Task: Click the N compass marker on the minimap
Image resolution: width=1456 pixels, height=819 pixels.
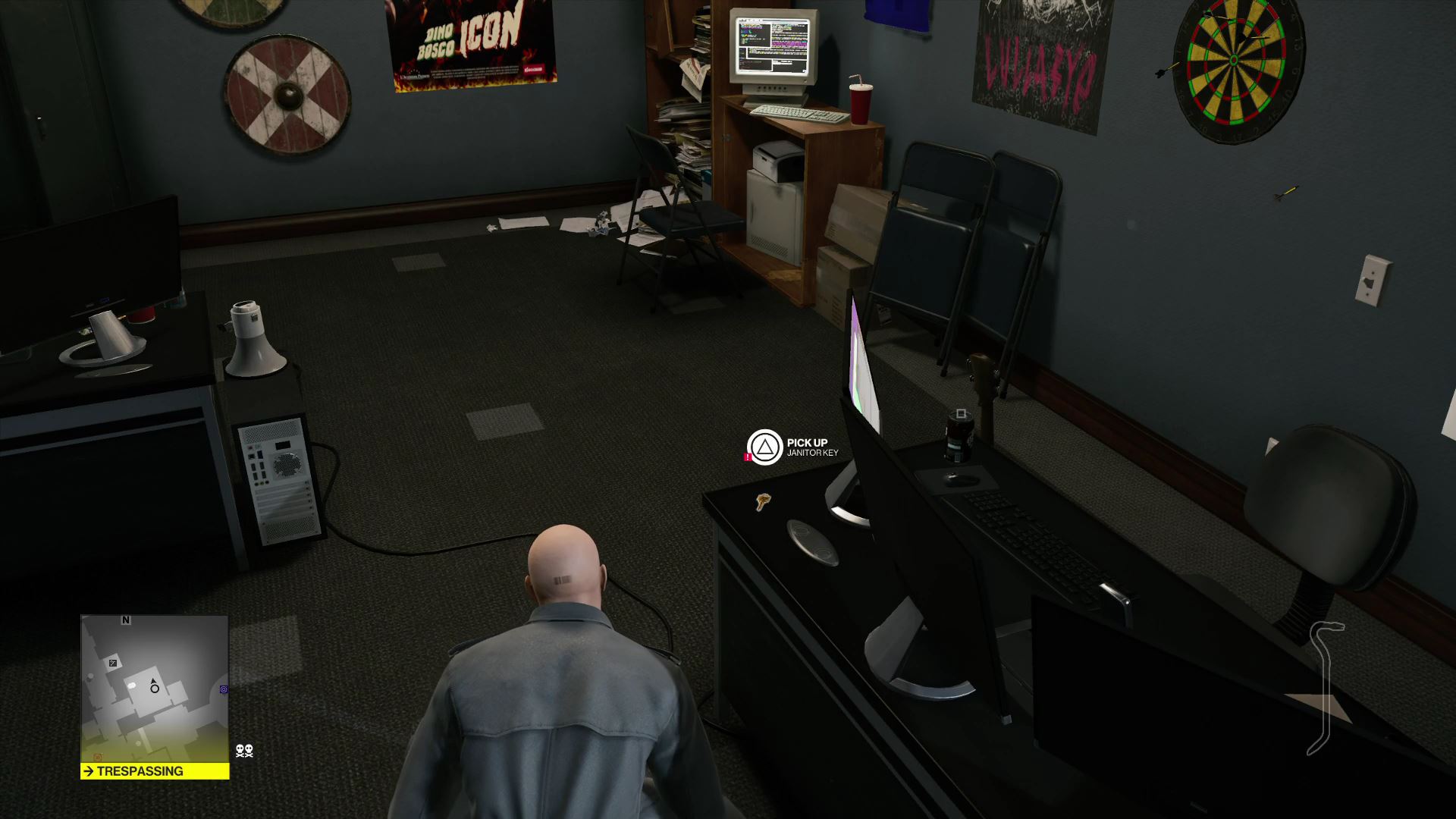Action: (x=126, y=620)
